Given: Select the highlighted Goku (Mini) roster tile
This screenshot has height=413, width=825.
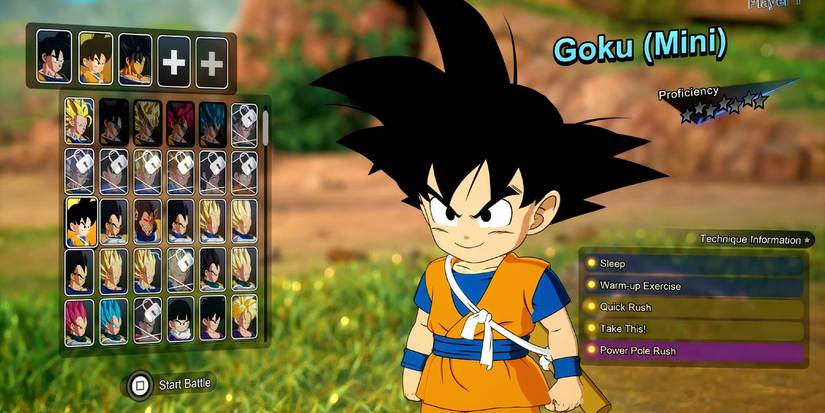Looking at the screenshot, I should pyautogui.click(x=80, y=221).
